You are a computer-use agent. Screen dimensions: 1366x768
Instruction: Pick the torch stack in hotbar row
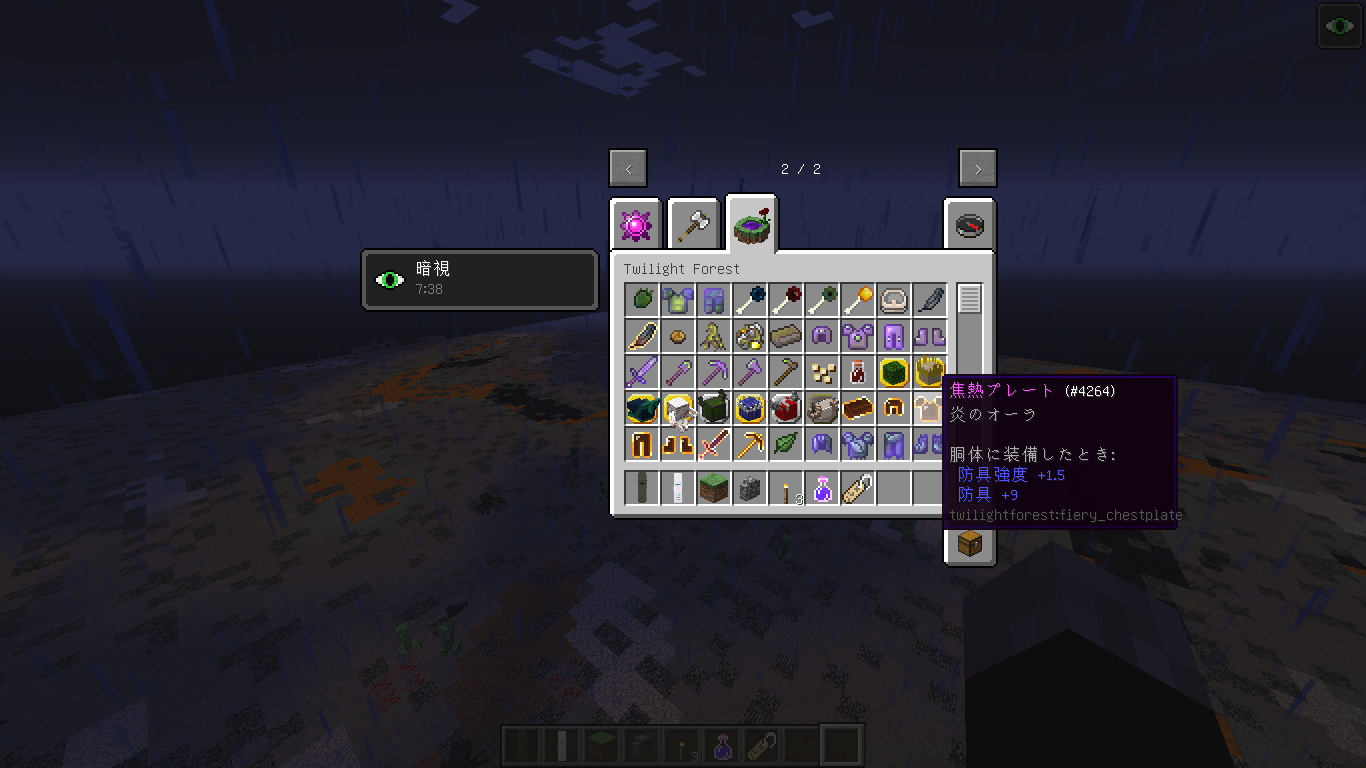tap(785, 489)
